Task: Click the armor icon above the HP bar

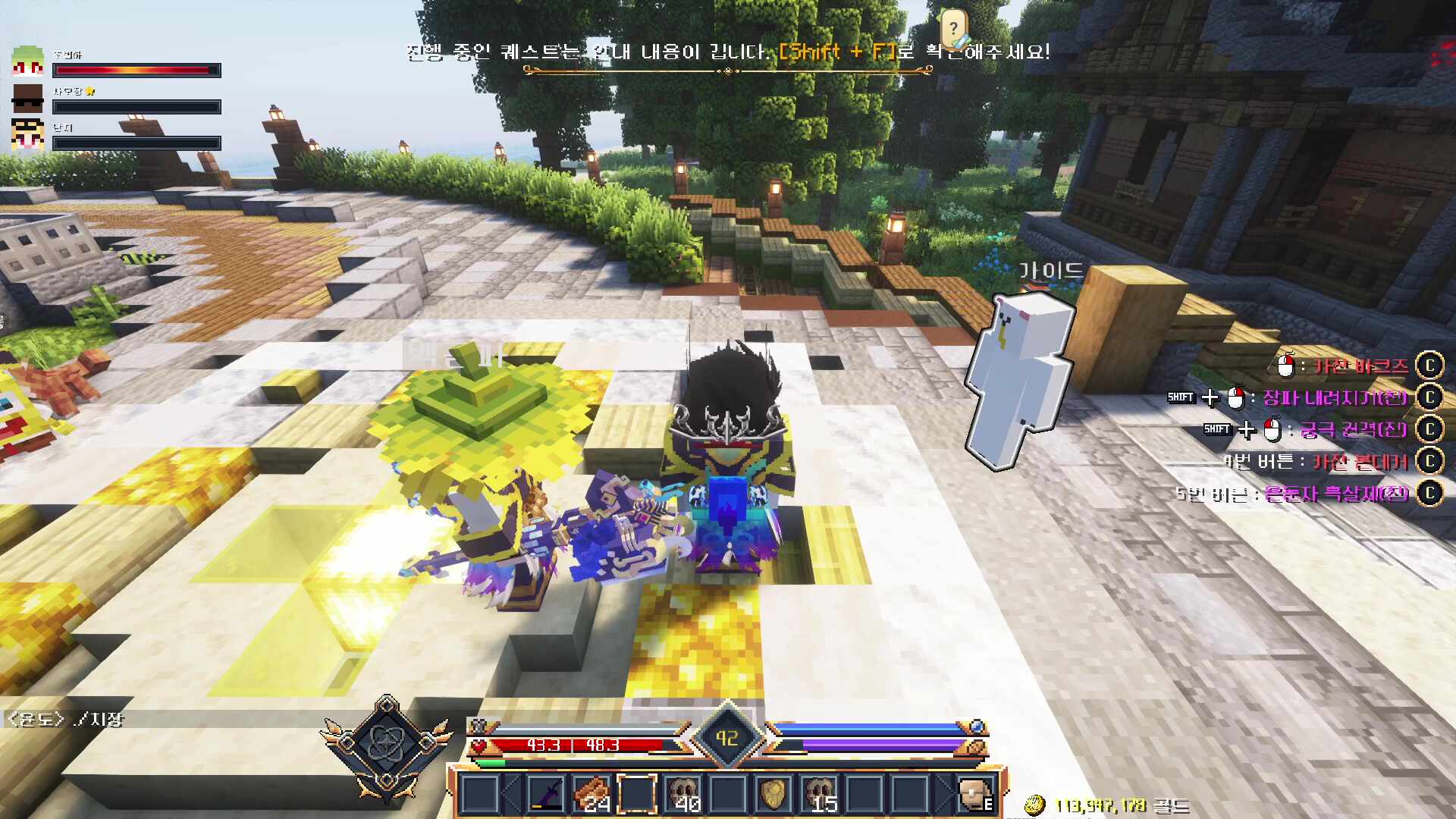Action: tap(480, 727)
